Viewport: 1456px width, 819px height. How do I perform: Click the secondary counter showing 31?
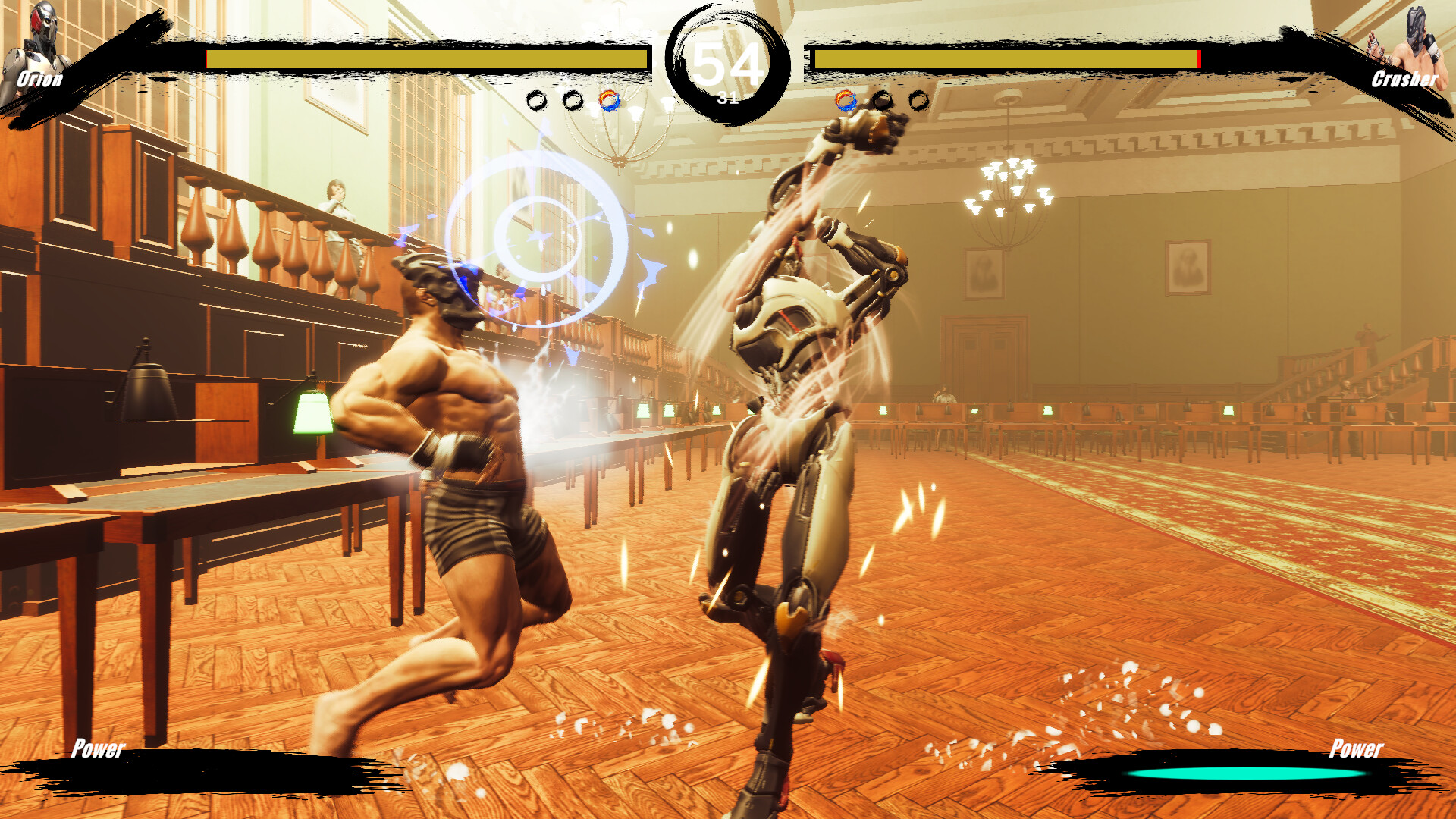(726, 99)
